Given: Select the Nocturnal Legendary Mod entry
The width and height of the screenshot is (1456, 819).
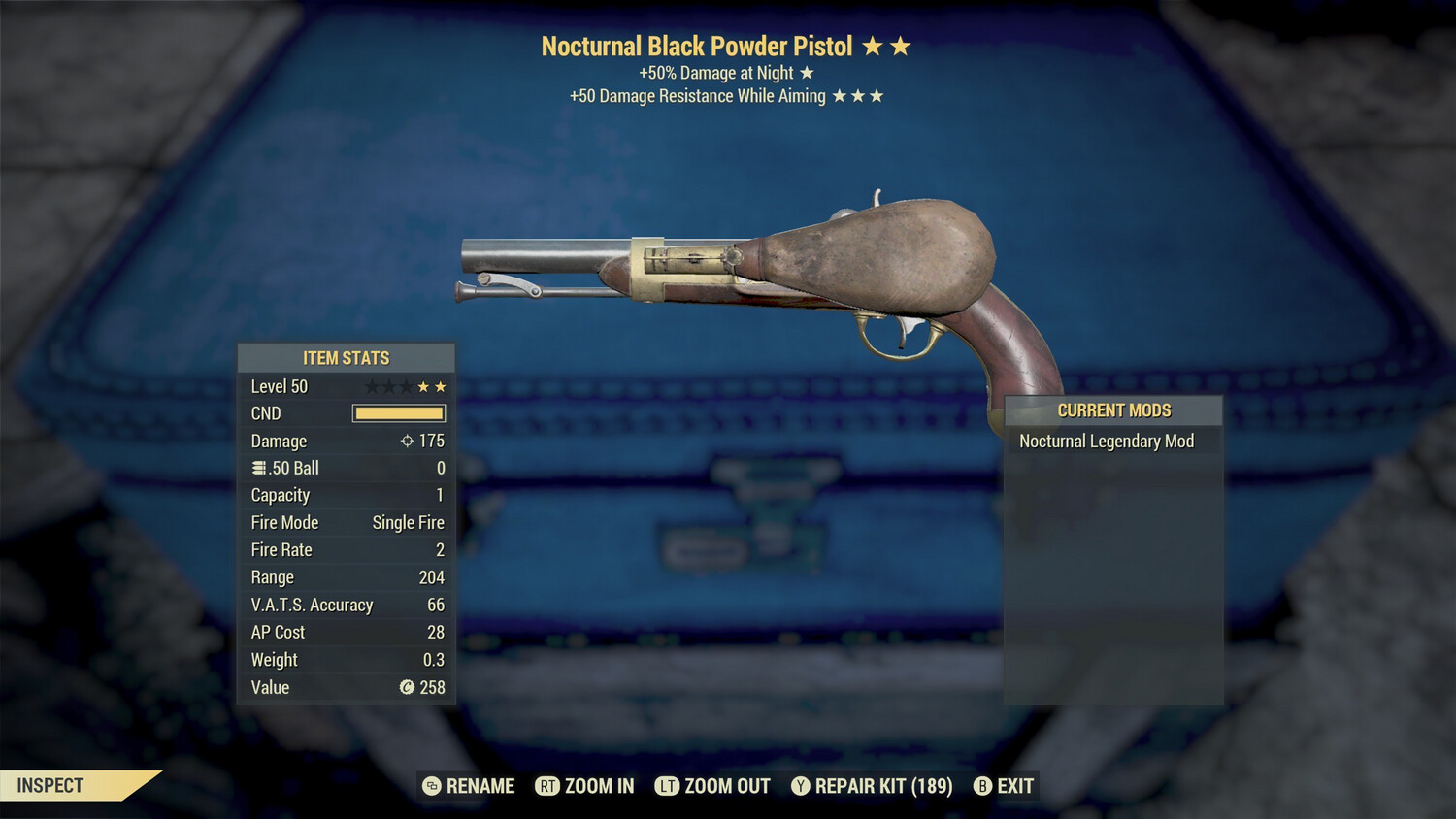Looking at the screenshot, I should [1107, 441].
